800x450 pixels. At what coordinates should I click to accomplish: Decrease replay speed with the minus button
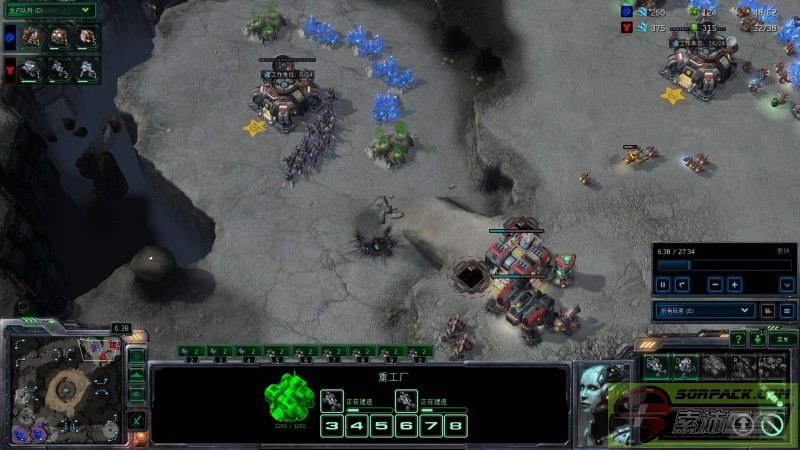point(716,284)
